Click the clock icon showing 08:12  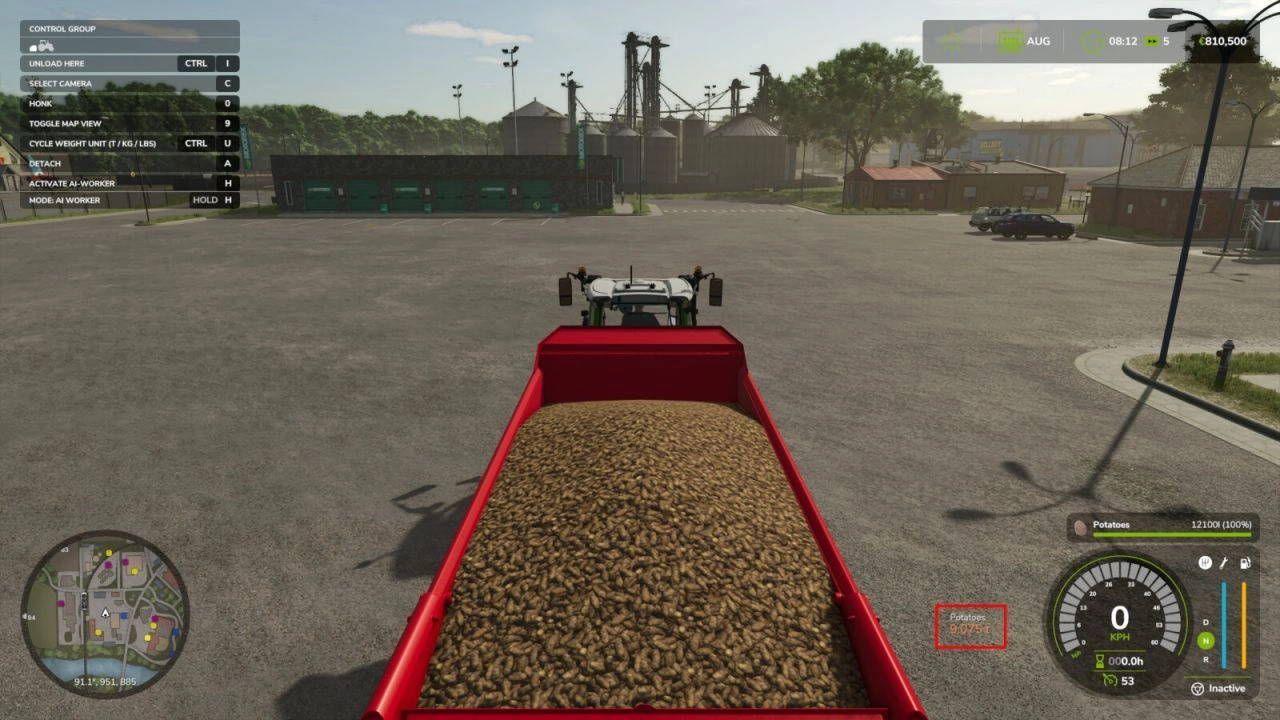pos(1092,41)
